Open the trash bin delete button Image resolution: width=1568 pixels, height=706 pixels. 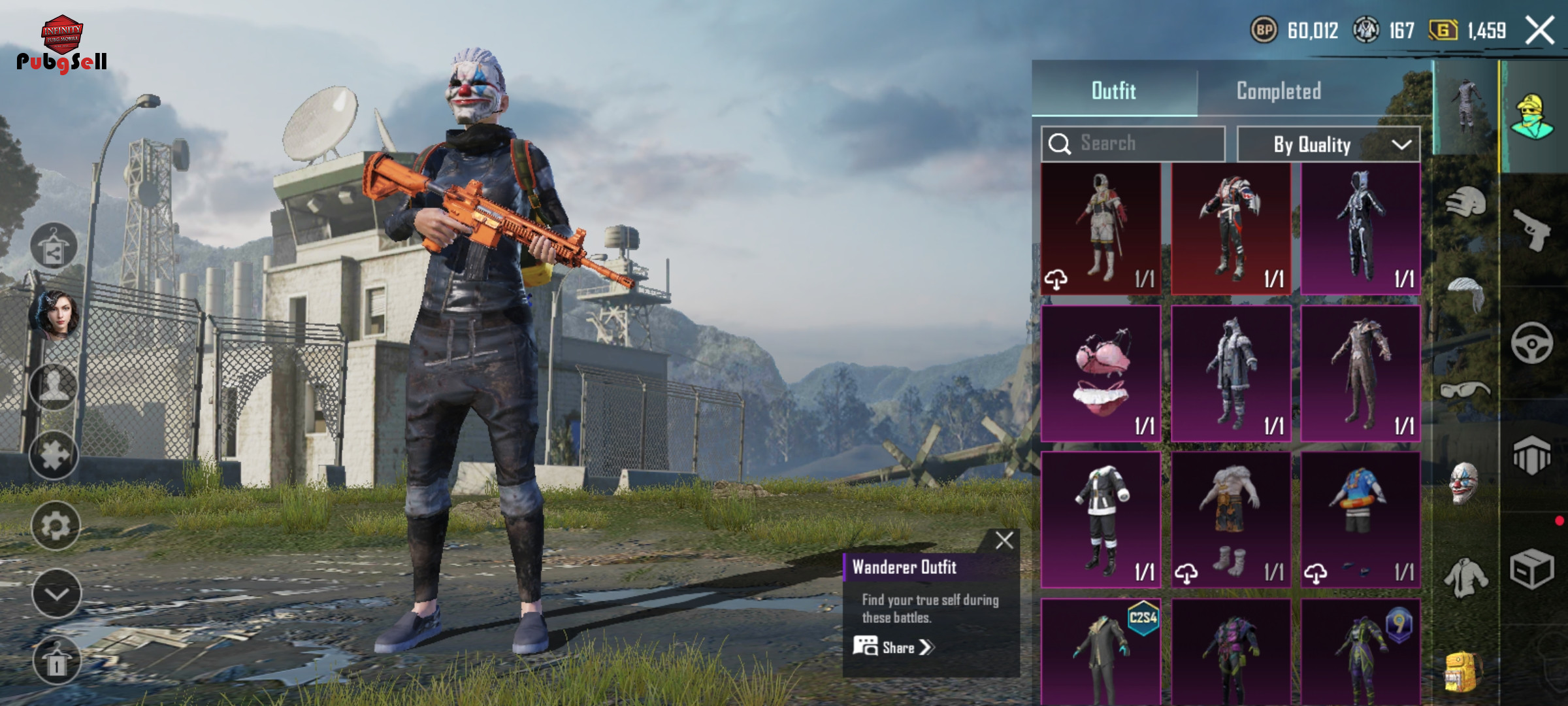(56, 662)
